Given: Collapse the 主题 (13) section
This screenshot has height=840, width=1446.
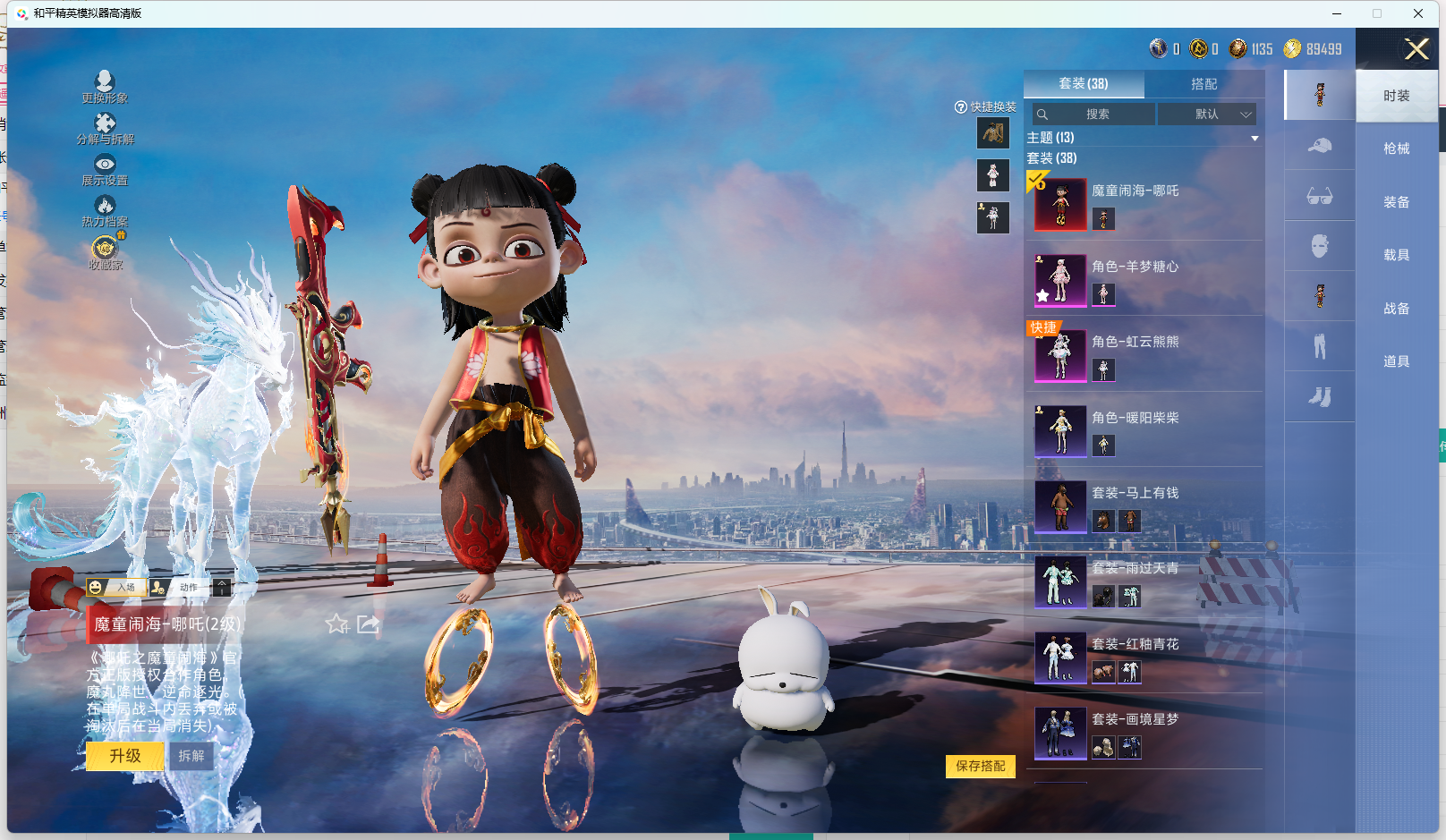Looking at the screenshot, I should 1255,138.
